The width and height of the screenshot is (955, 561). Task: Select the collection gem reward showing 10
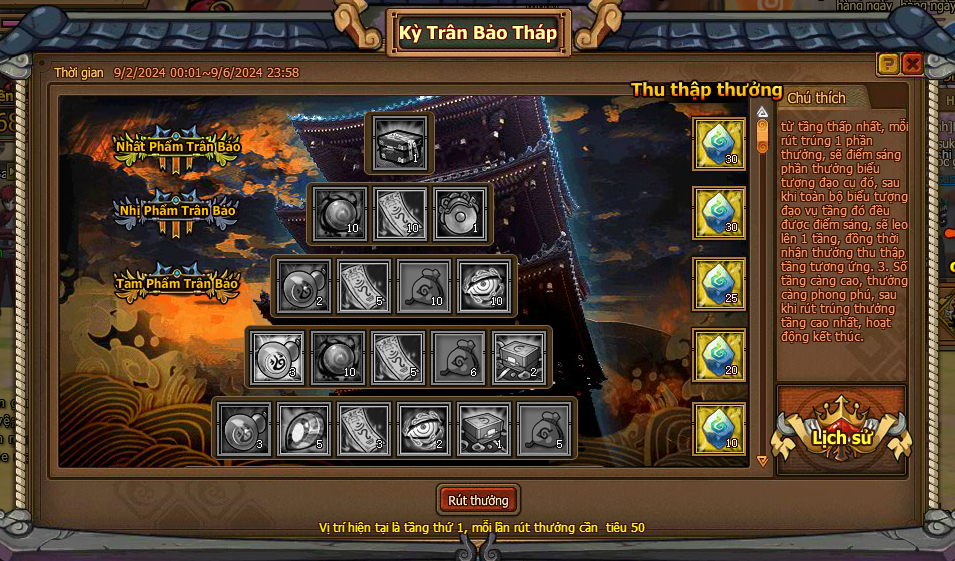coord(719,428)
